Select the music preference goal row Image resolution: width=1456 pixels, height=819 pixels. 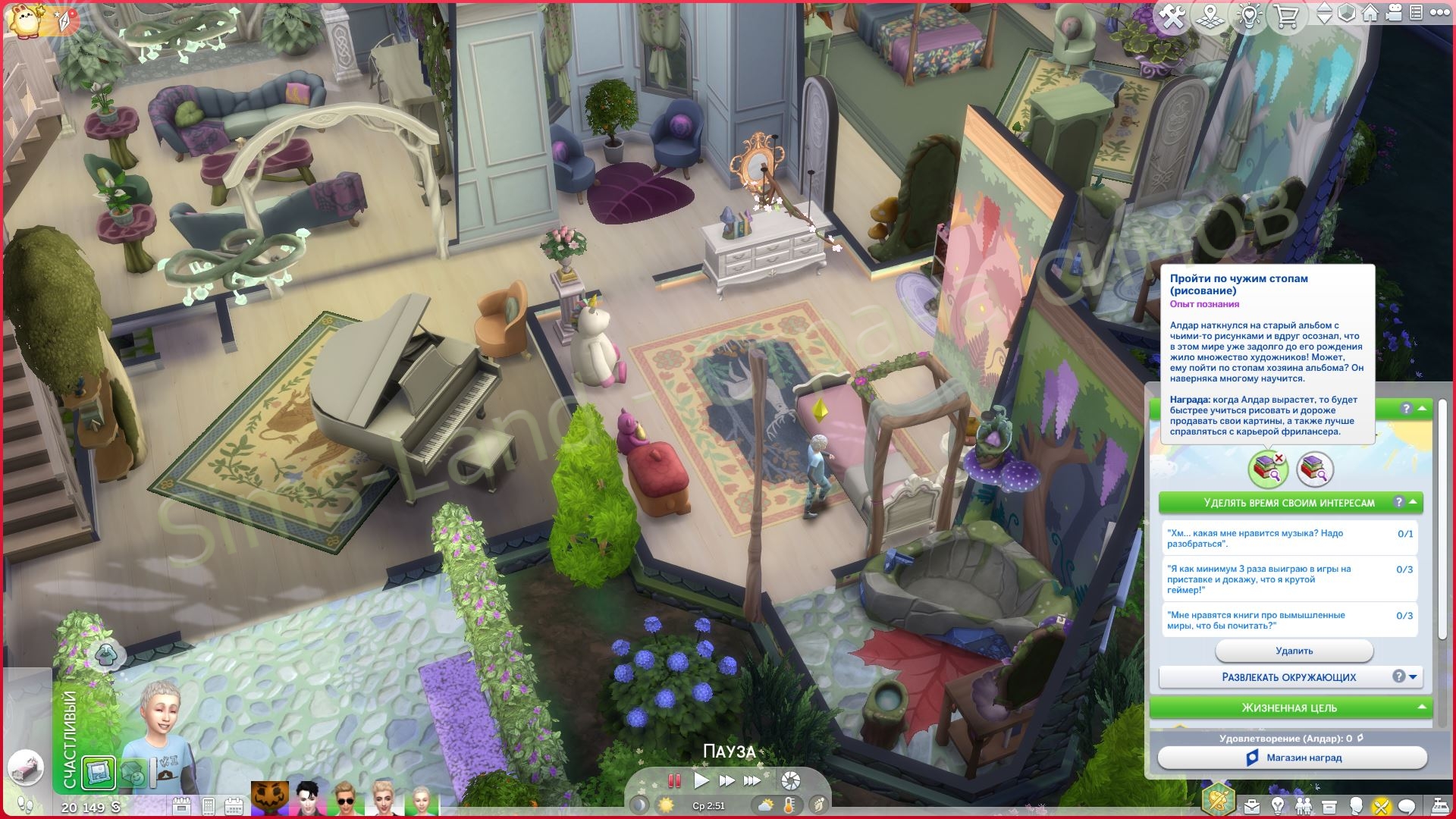[1290, 538]
